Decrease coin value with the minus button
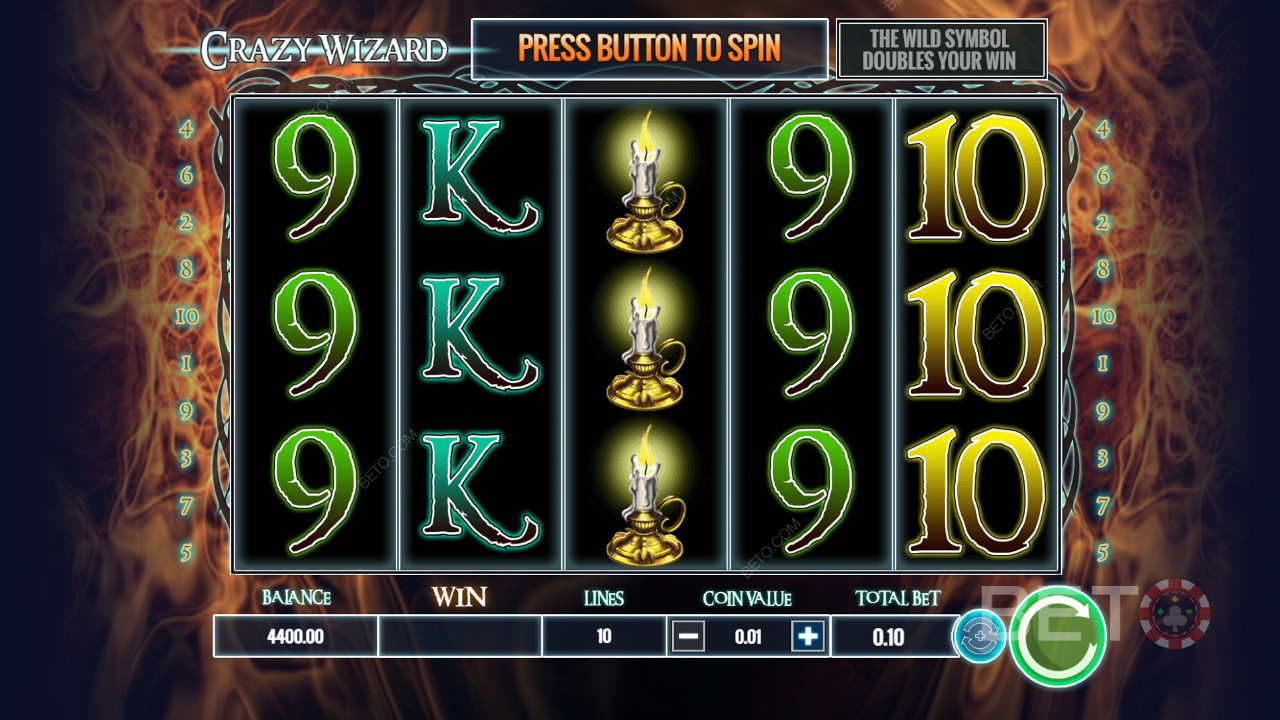1280x720 pixels. (688, 636)
